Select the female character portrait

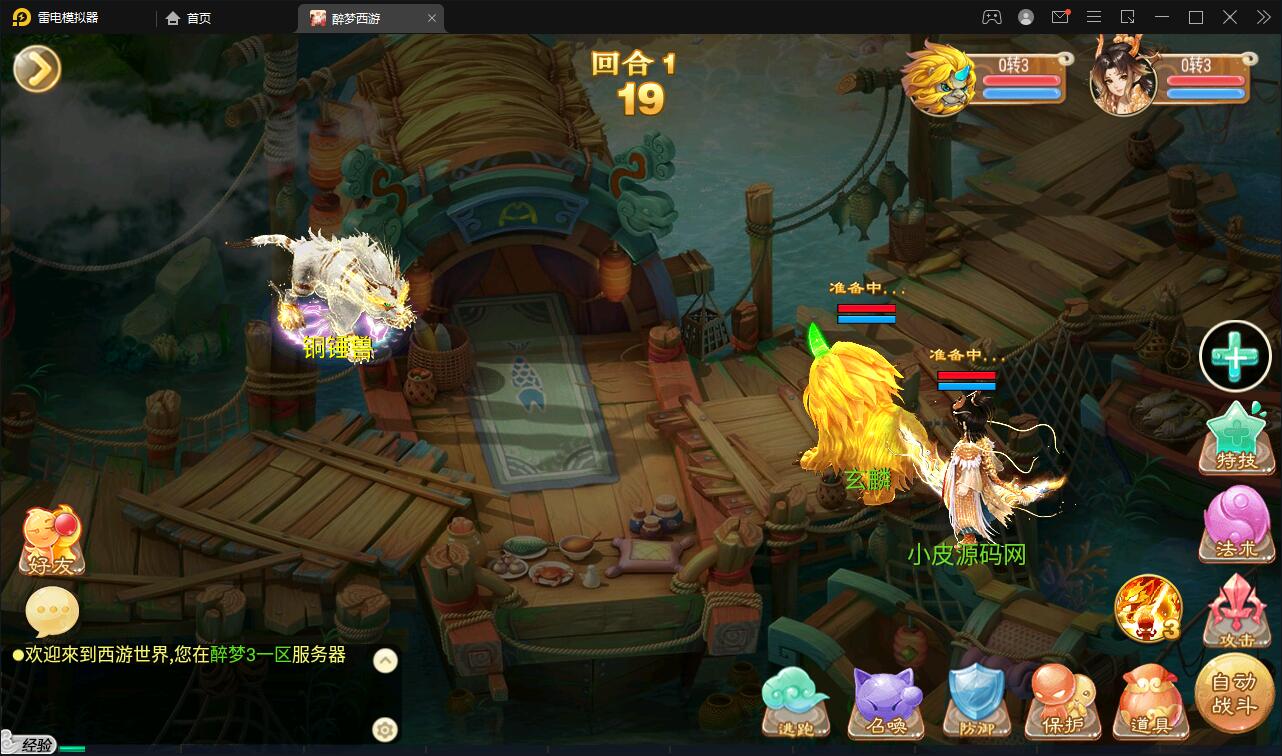point(1122,79)
